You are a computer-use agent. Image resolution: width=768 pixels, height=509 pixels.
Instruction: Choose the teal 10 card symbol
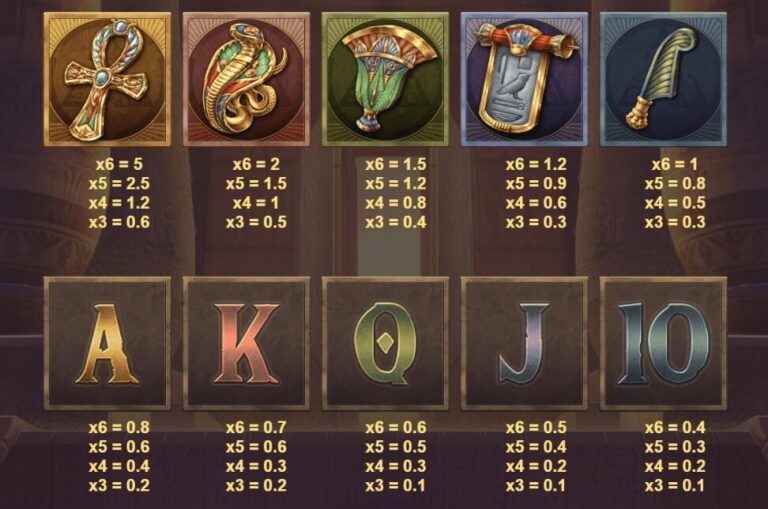[x=662, y=343]
